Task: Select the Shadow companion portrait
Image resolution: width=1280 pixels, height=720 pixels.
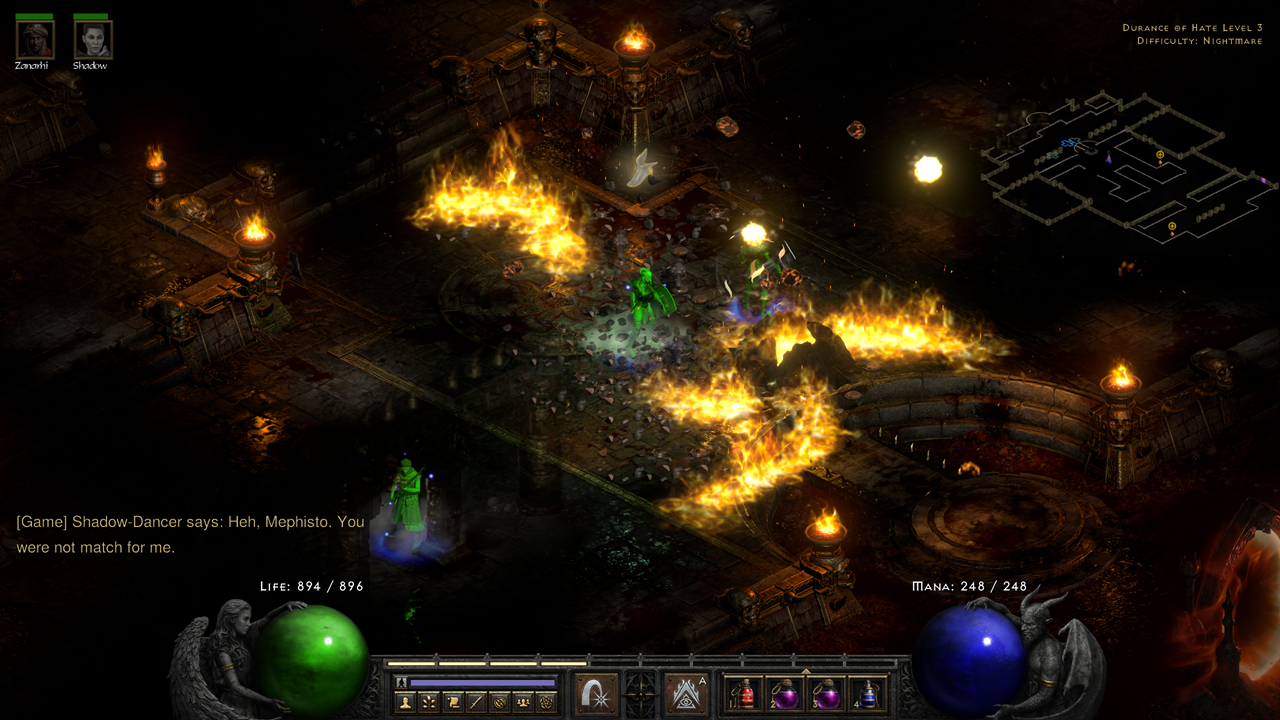Action: pos(92,40)
